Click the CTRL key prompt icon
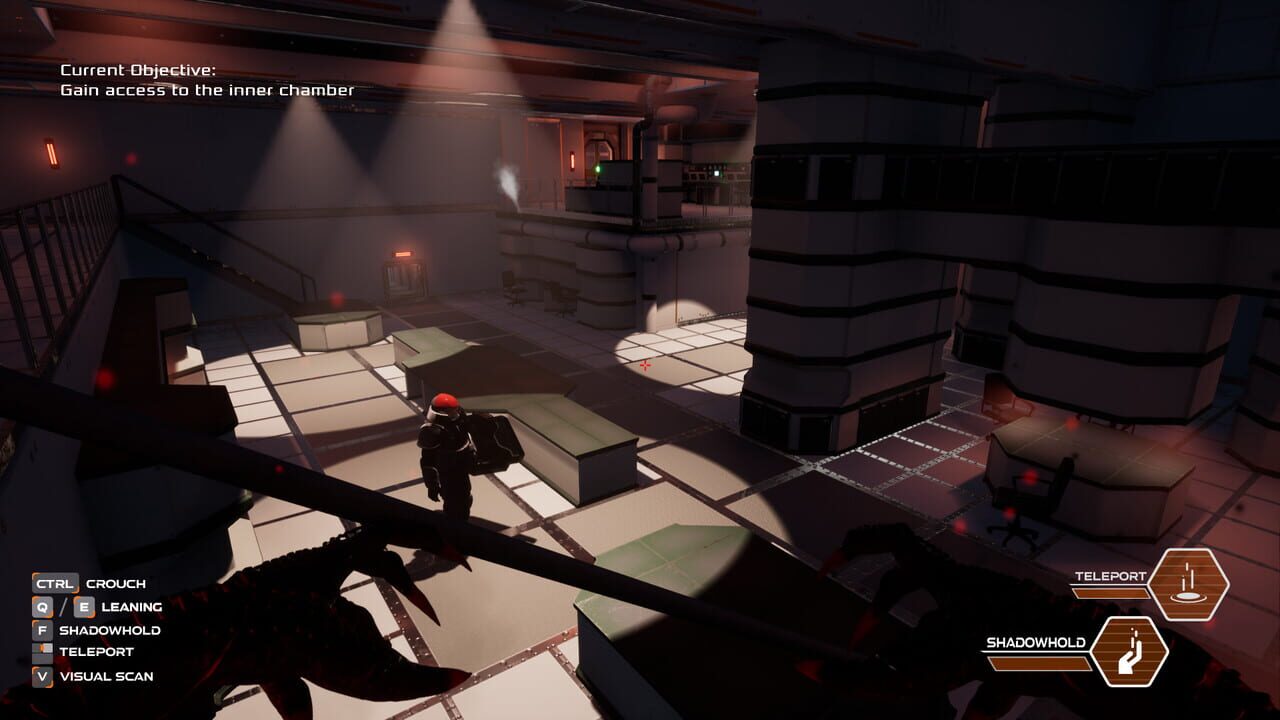 click(55, 583)
